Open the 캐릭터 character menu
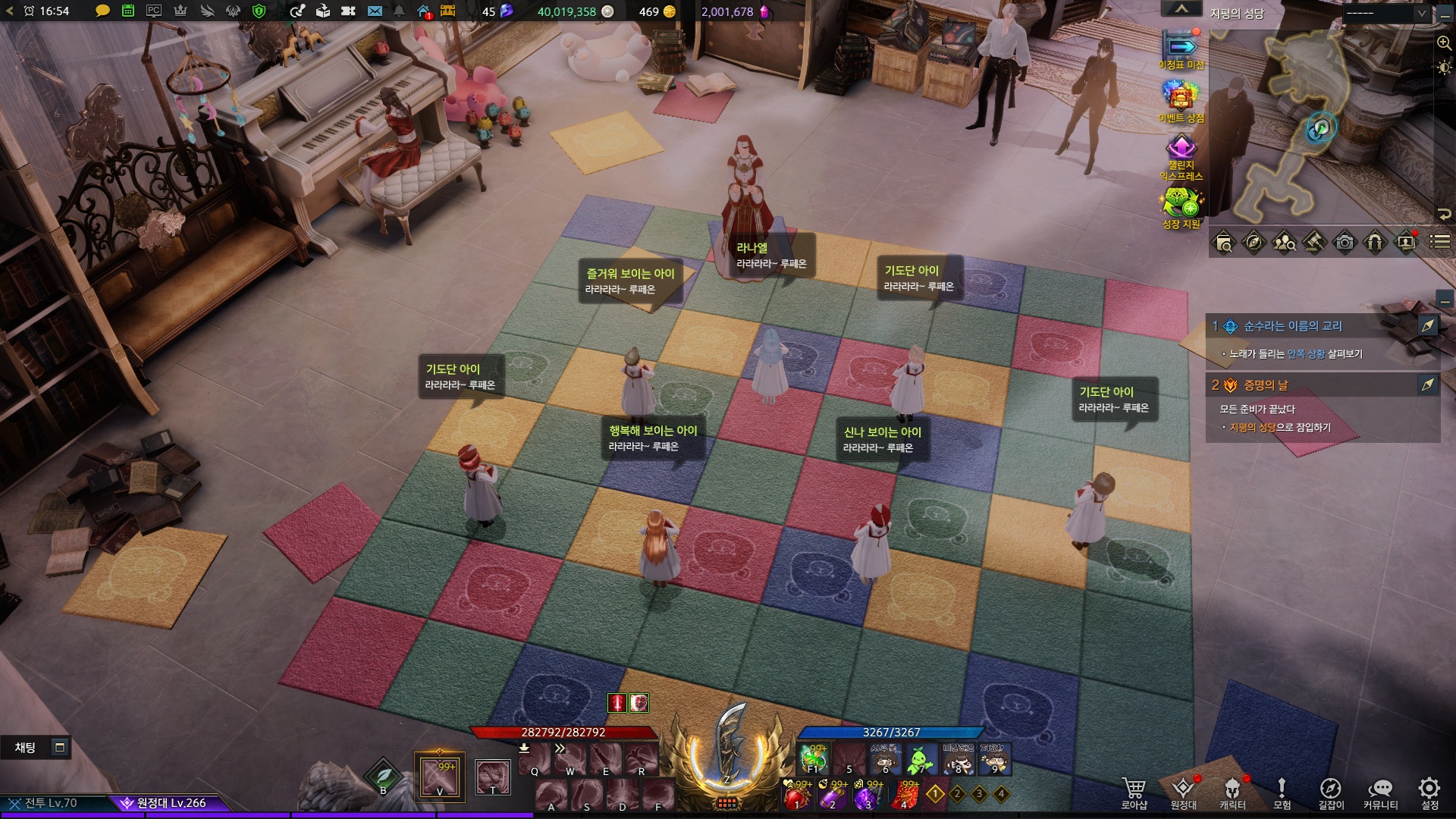Screen dimensions: 1456x819 1232,792
